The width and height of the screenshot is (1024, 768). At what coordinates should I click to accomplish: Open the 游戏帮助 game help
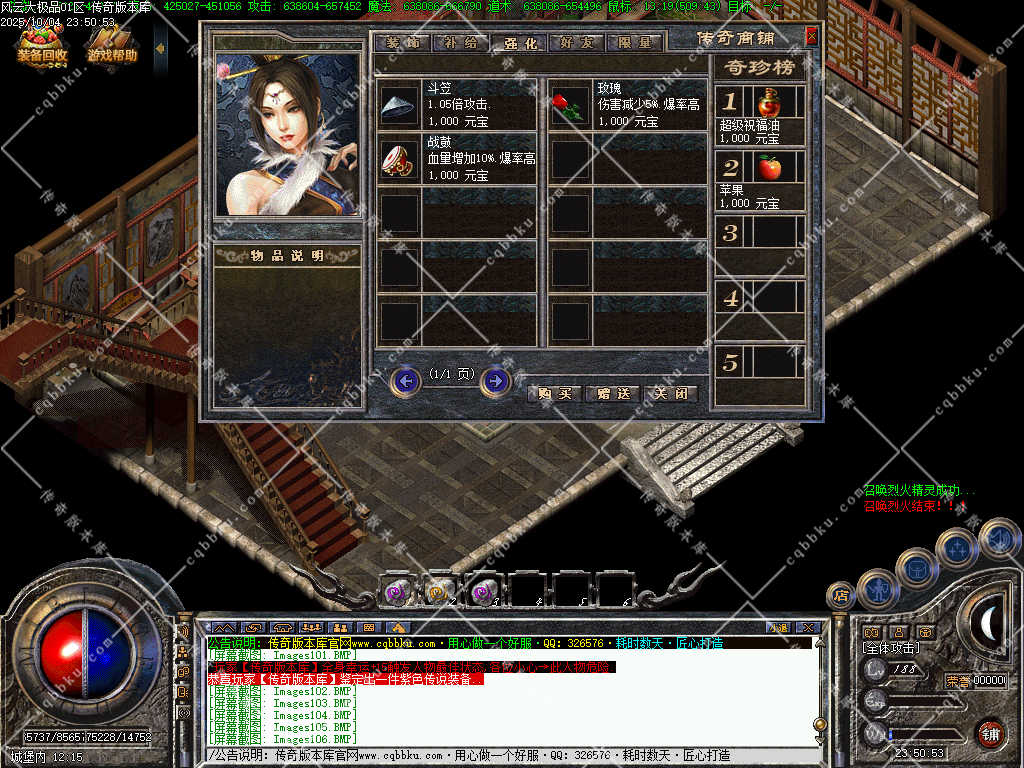click(x=111, y=47)
